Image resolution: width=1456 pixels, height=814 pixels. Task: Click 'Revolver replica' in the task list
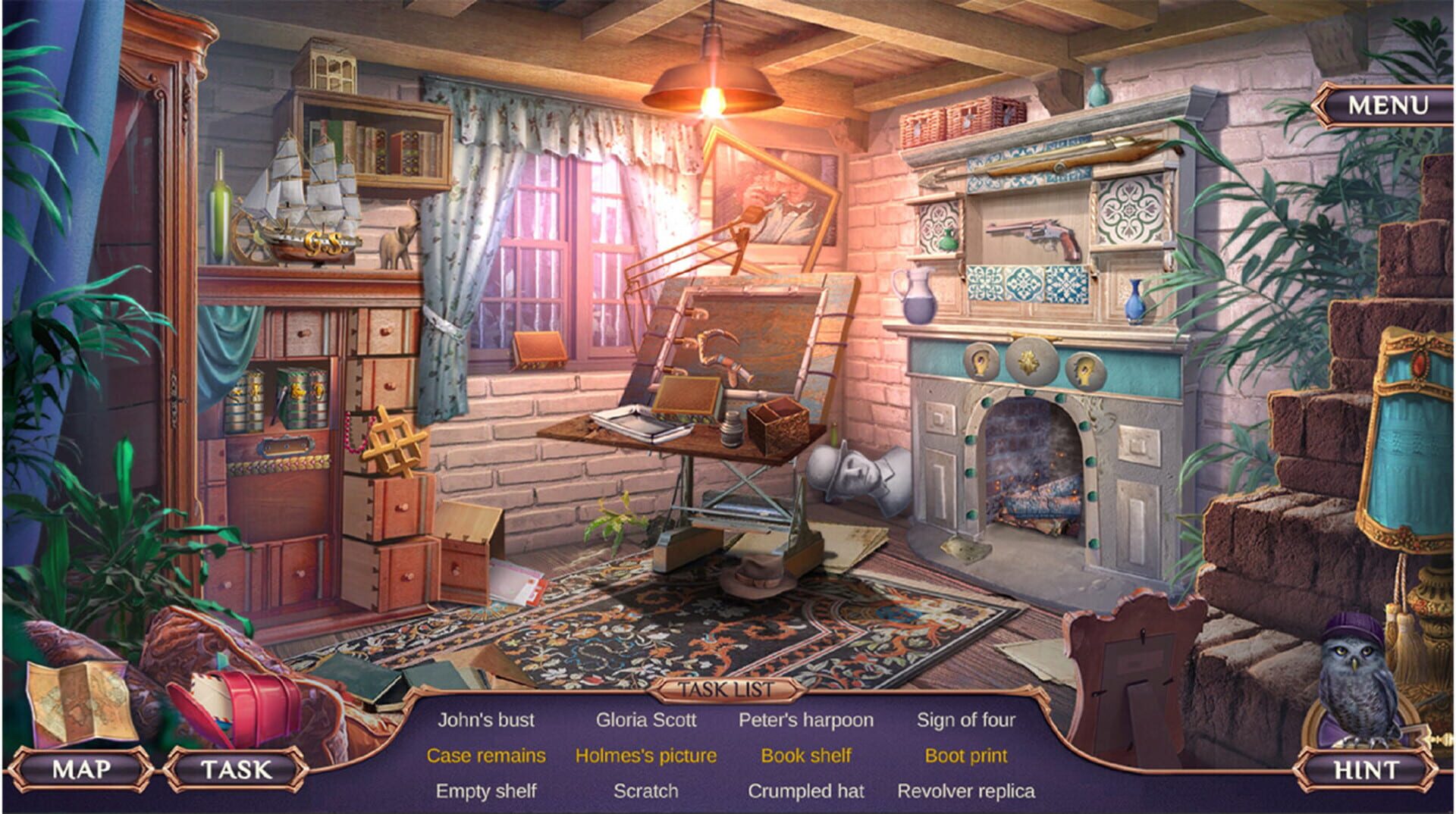968,790
